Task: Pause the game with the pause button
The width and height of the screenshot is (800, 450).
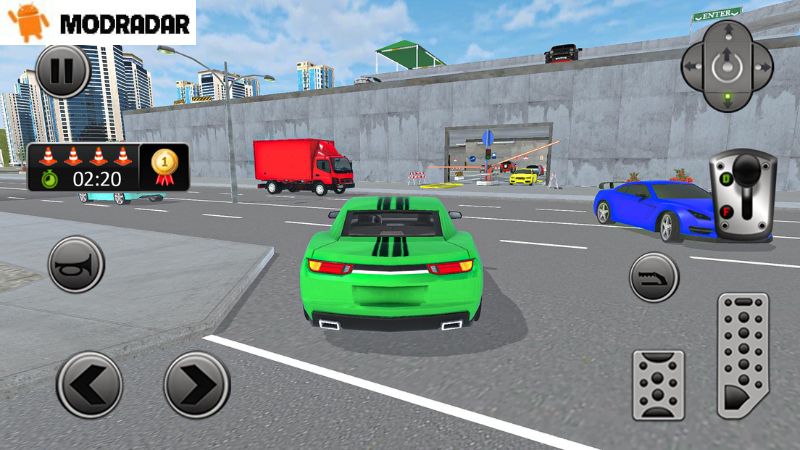Action: tap(62, 71)
